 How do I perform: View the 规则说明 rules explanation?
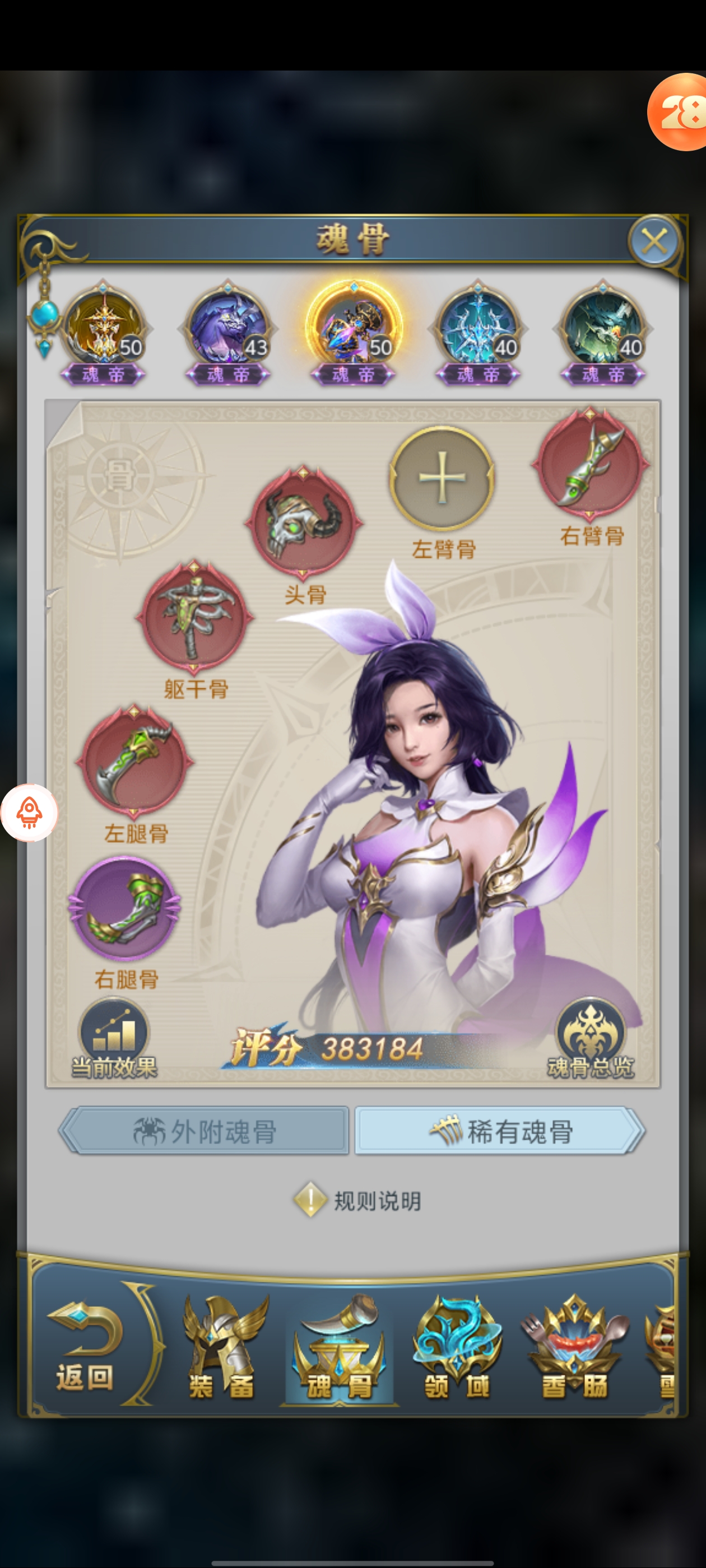pos(358,1201)
